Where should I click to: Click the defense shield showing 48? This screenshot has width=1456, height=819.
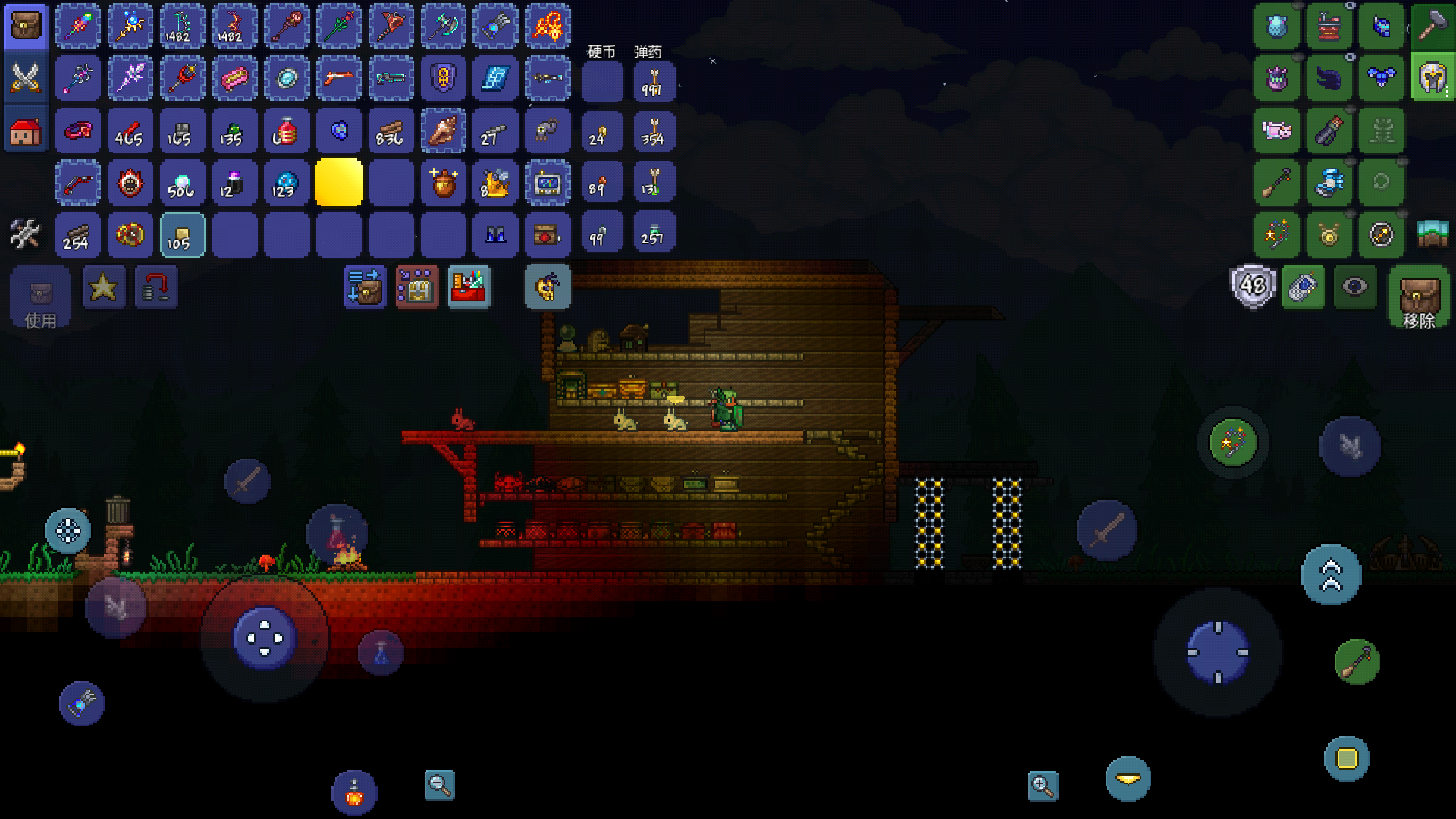coord(1252,287)
